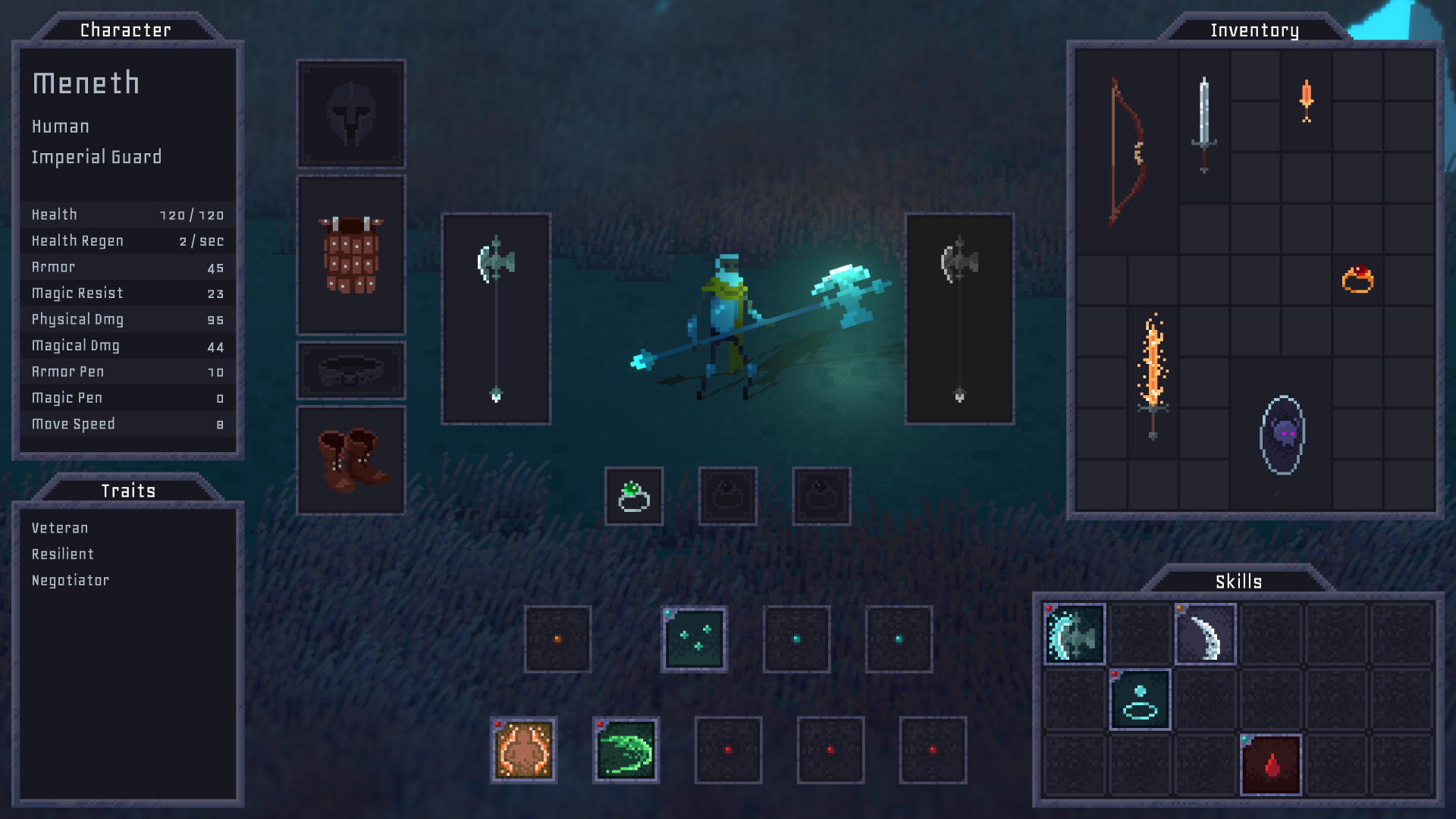The height and width of the screenshot is (819, 1456).
Task: Click the greyed halberd off-hand slot
Action: pyautogui.click(x=959, y=318)
